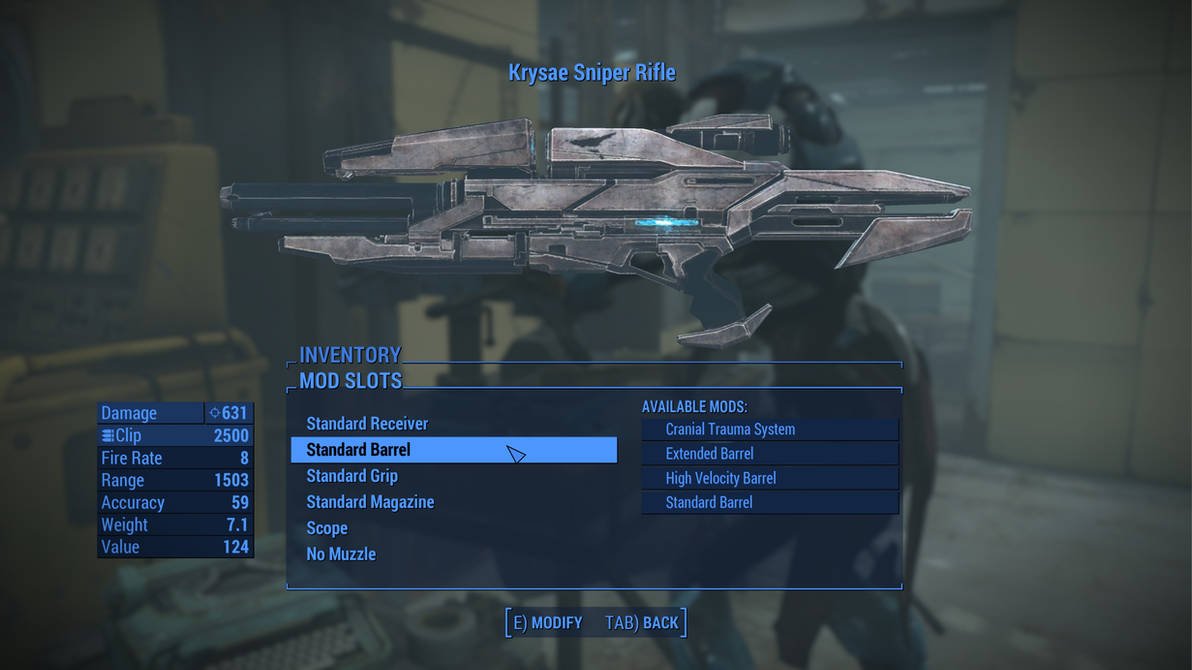The image size is (1192, 670).
Task: Pick the High Velocity Barrel mod
Action: tap(720, 478)
